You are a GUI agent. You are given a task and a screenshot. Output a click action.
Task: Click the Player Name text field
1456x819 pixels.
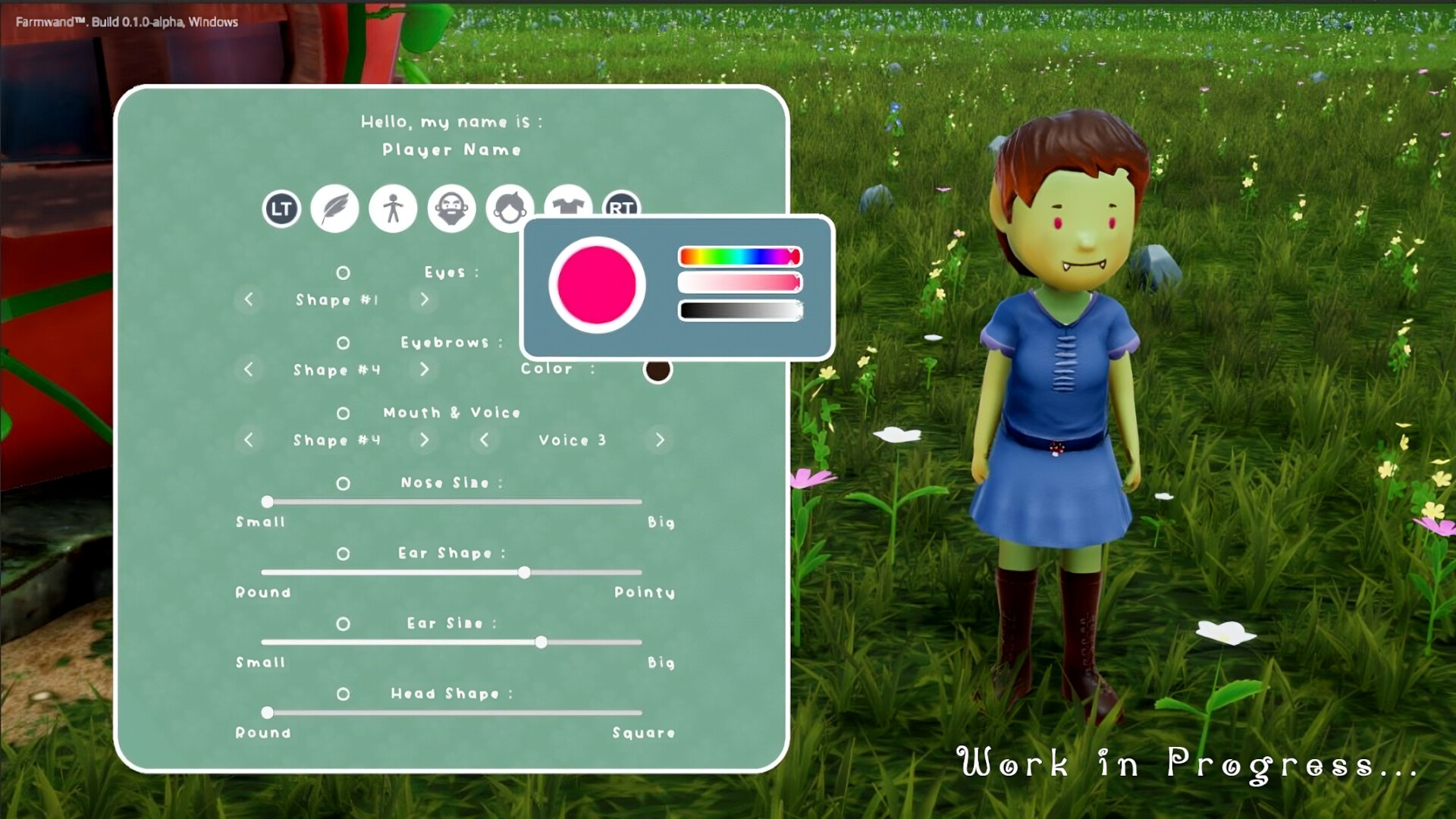point(450,149)
